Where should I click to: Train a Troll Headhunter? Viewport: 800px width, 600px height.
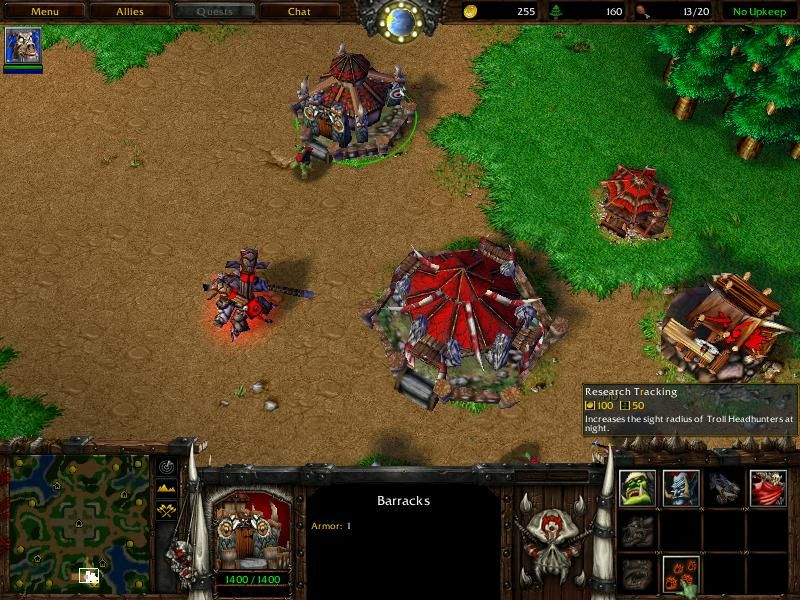[x=681, y=488]
